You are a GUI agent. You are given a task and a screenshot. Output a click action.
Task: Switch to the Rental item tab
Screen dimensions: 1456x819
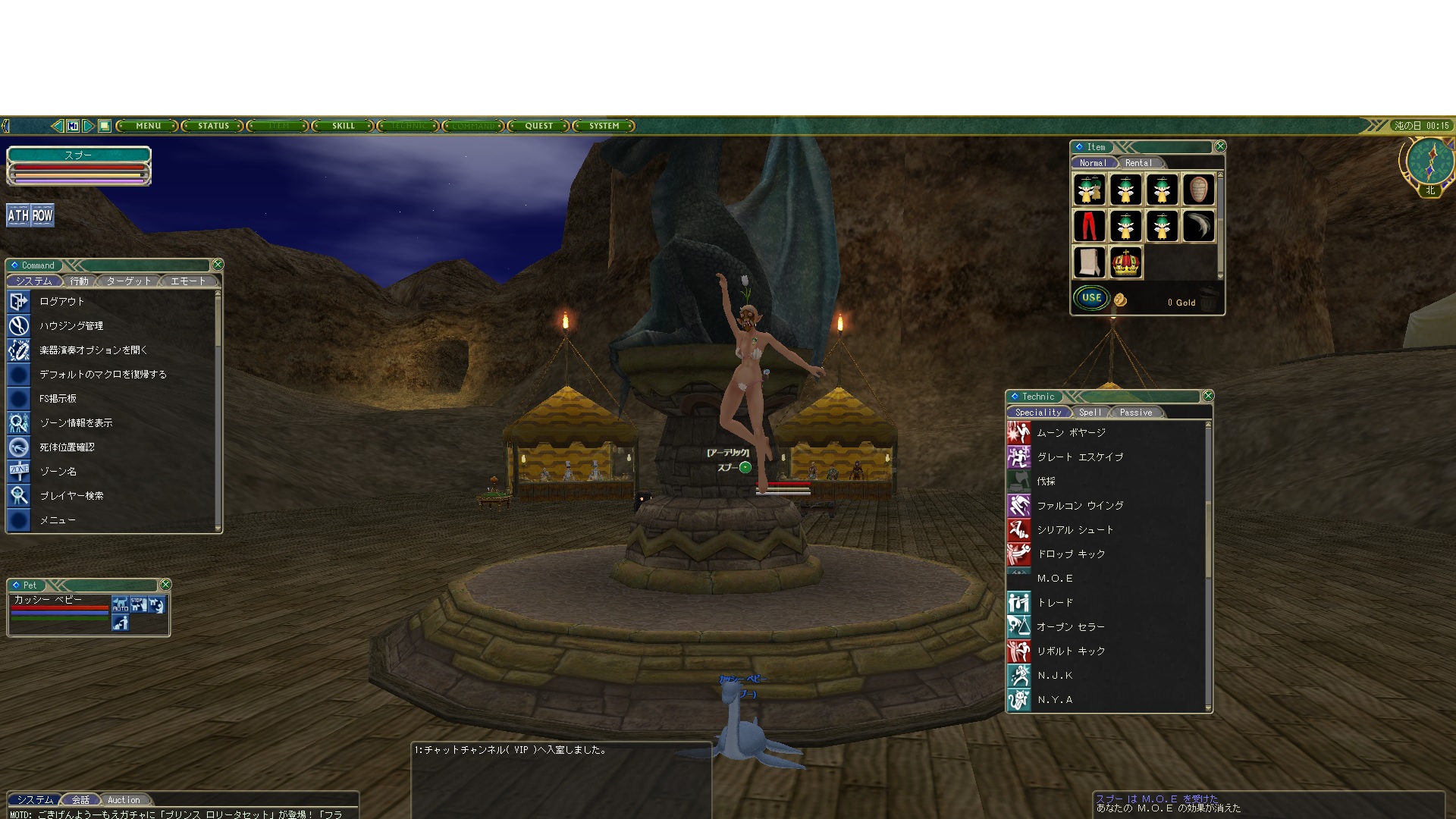pos(1138,163)
